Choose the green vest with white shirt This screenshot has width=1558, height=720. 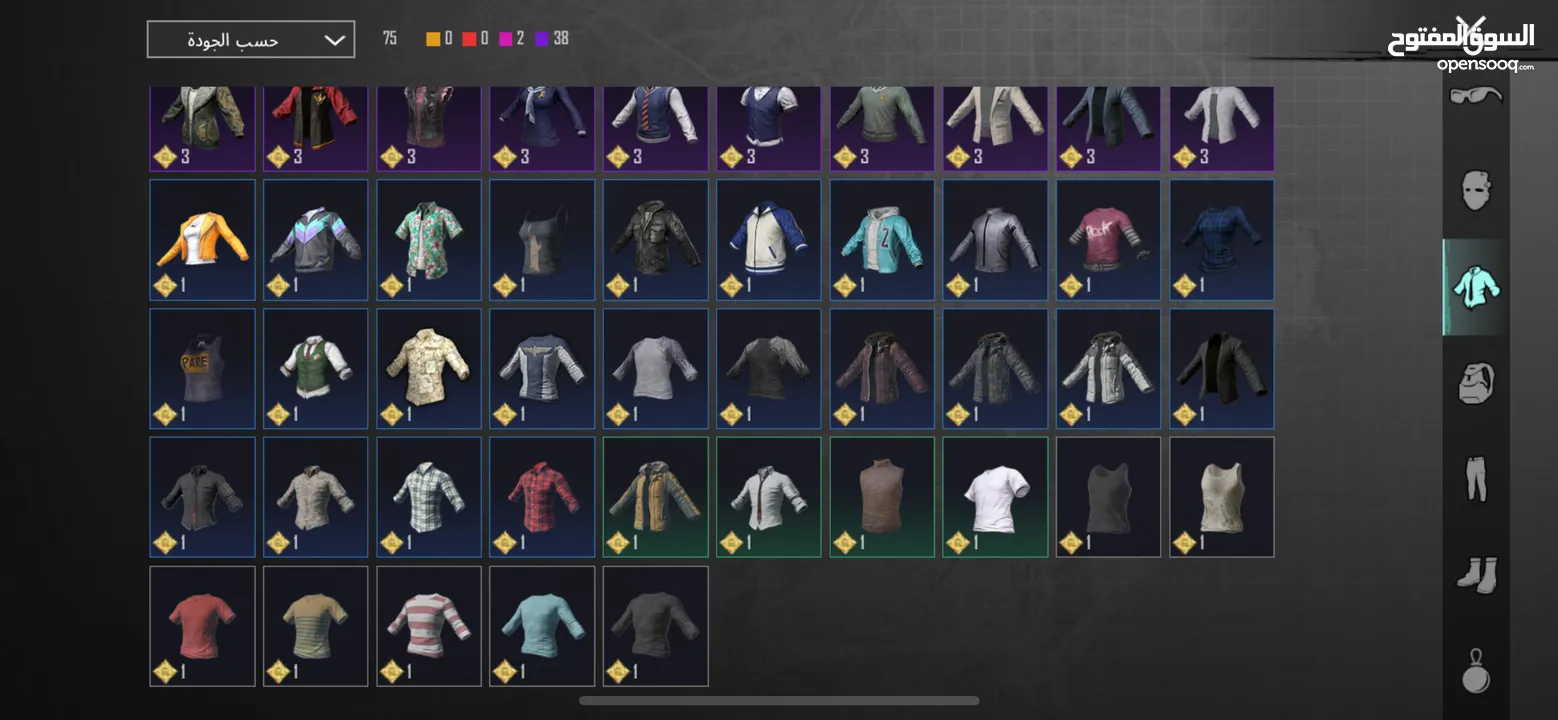(315, 368)
